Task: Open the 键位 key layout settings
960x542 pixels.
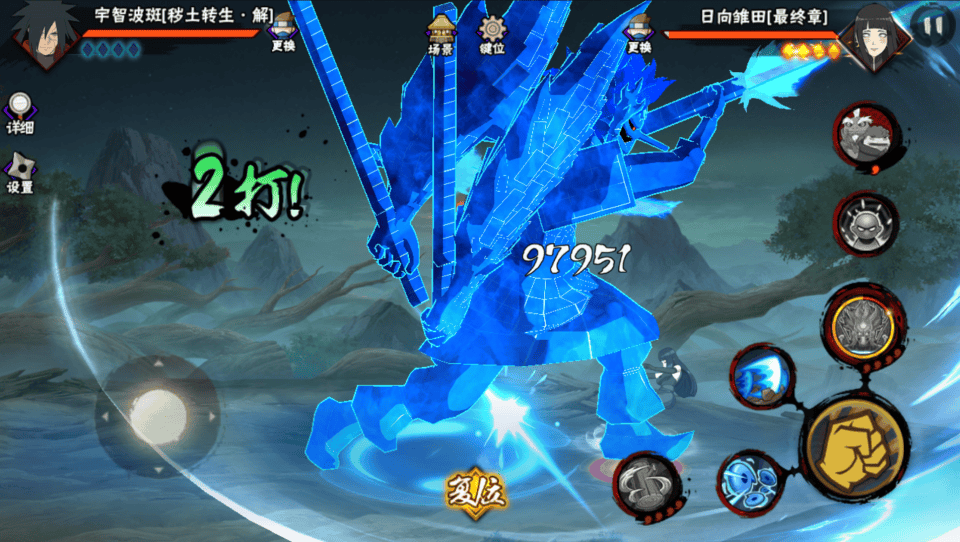Action: click(x=491, y=34)
